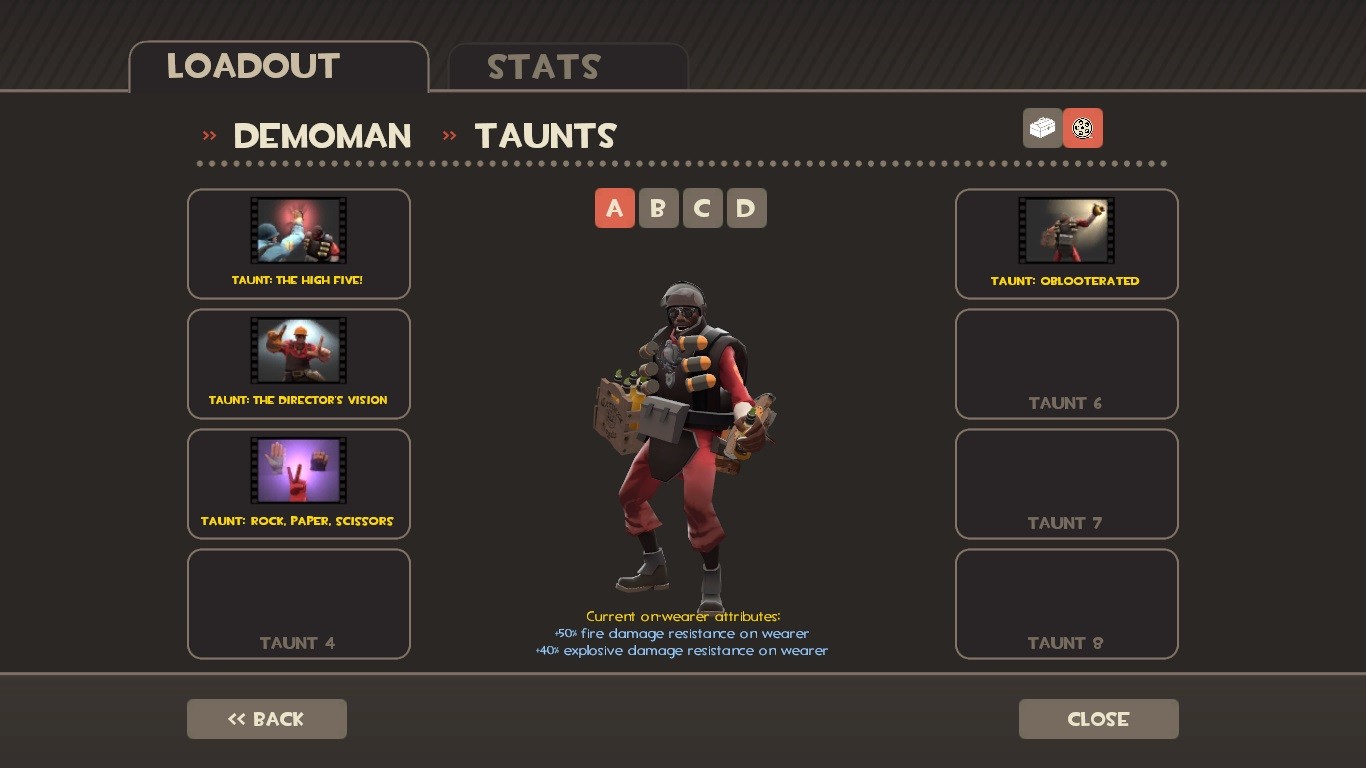Open the empty Taunt 6 slot
The image size is (1366, 768).
pos(1066,363)
